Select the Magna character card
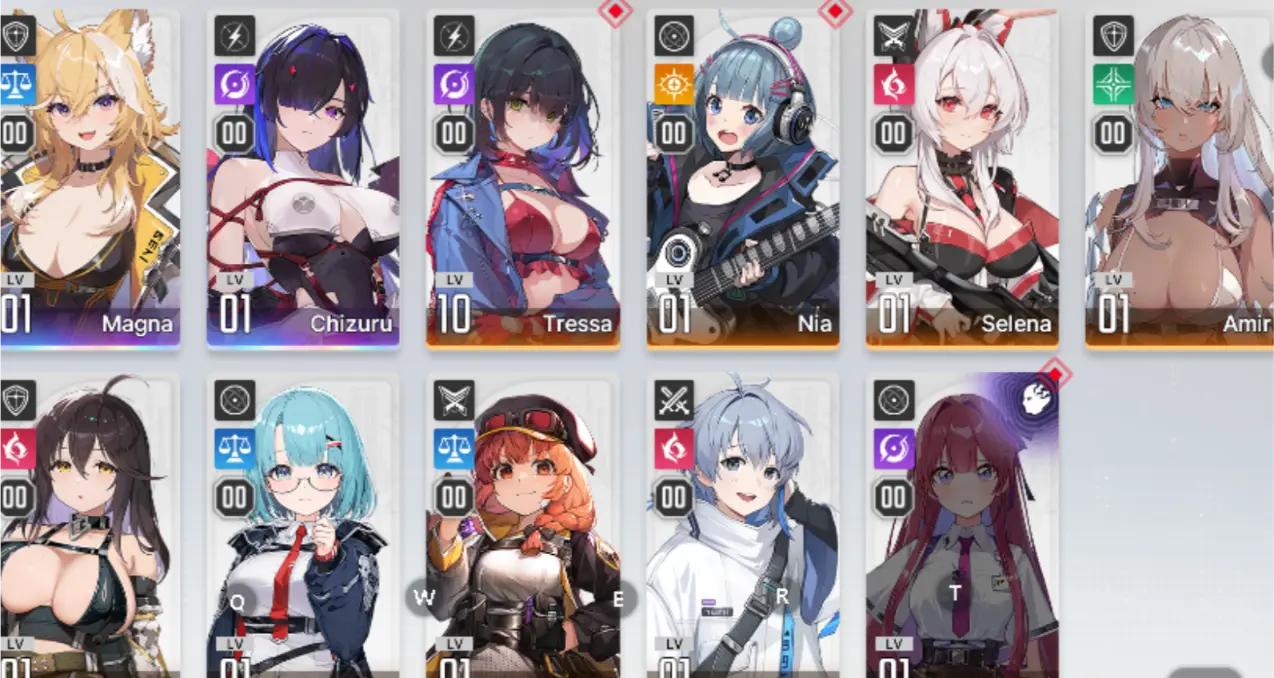1274x678 pixels. [x=88, y=180]
